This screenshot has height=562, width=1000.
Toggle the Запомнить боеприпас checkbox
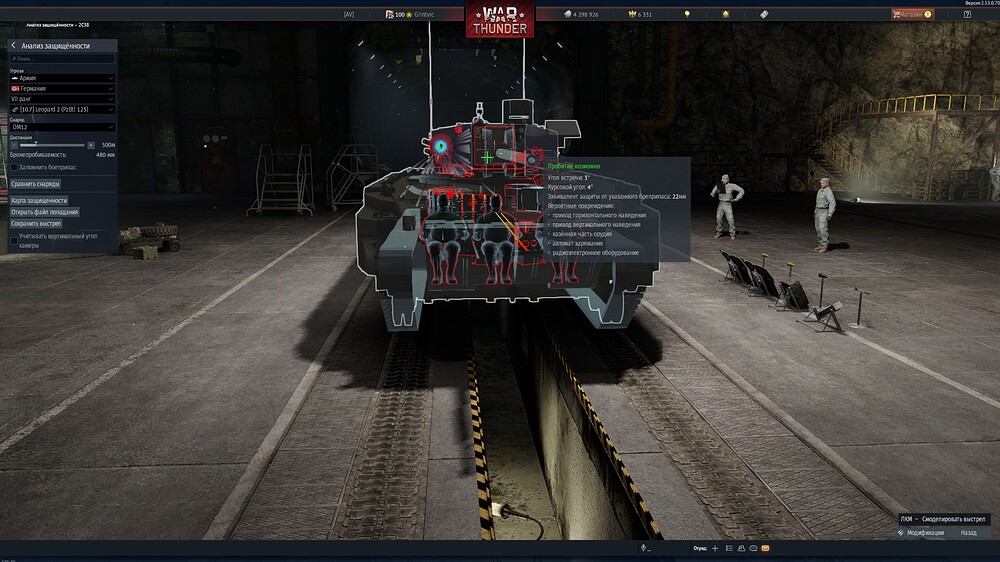pyautogui.click(x=14, y=167)
